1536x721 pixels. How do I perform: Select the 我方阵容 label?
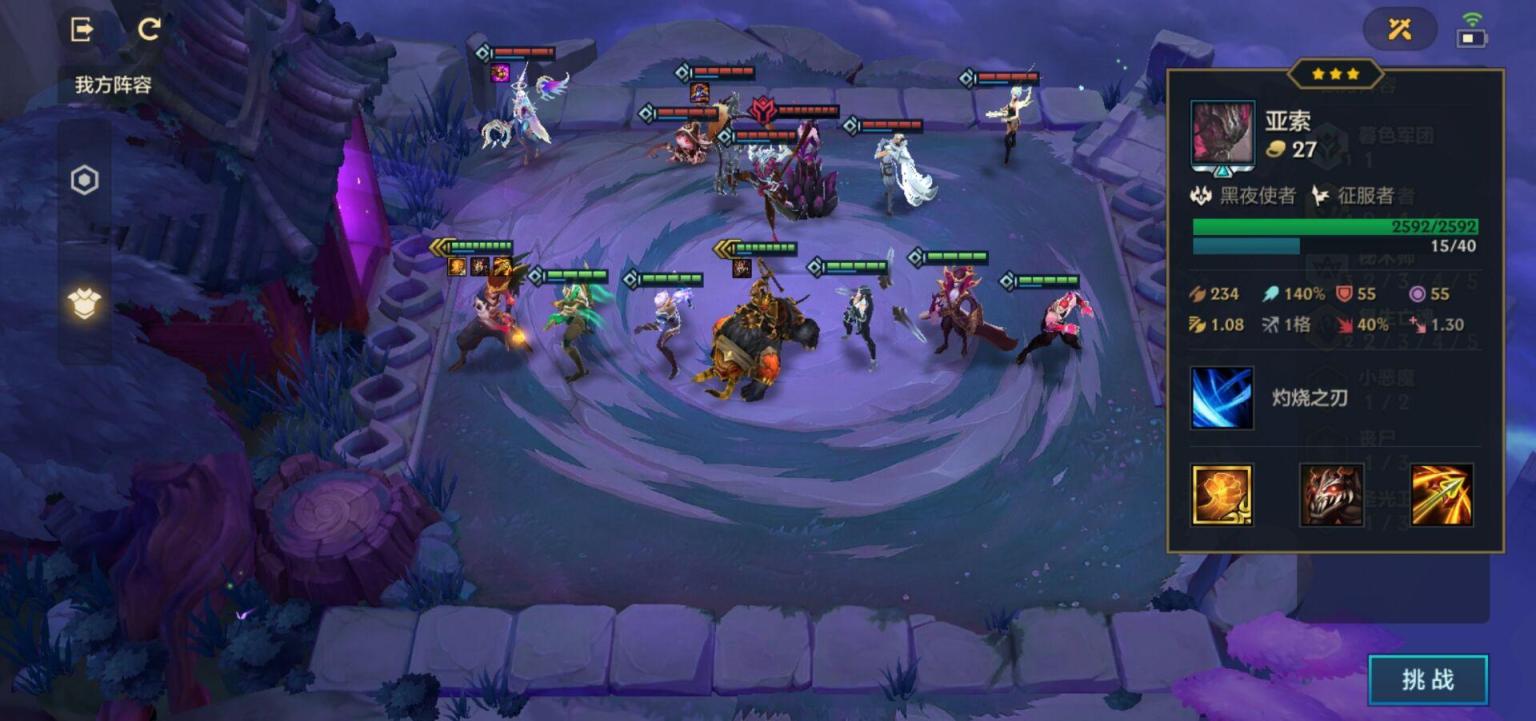pyautogui.click(x=113, y=85)
